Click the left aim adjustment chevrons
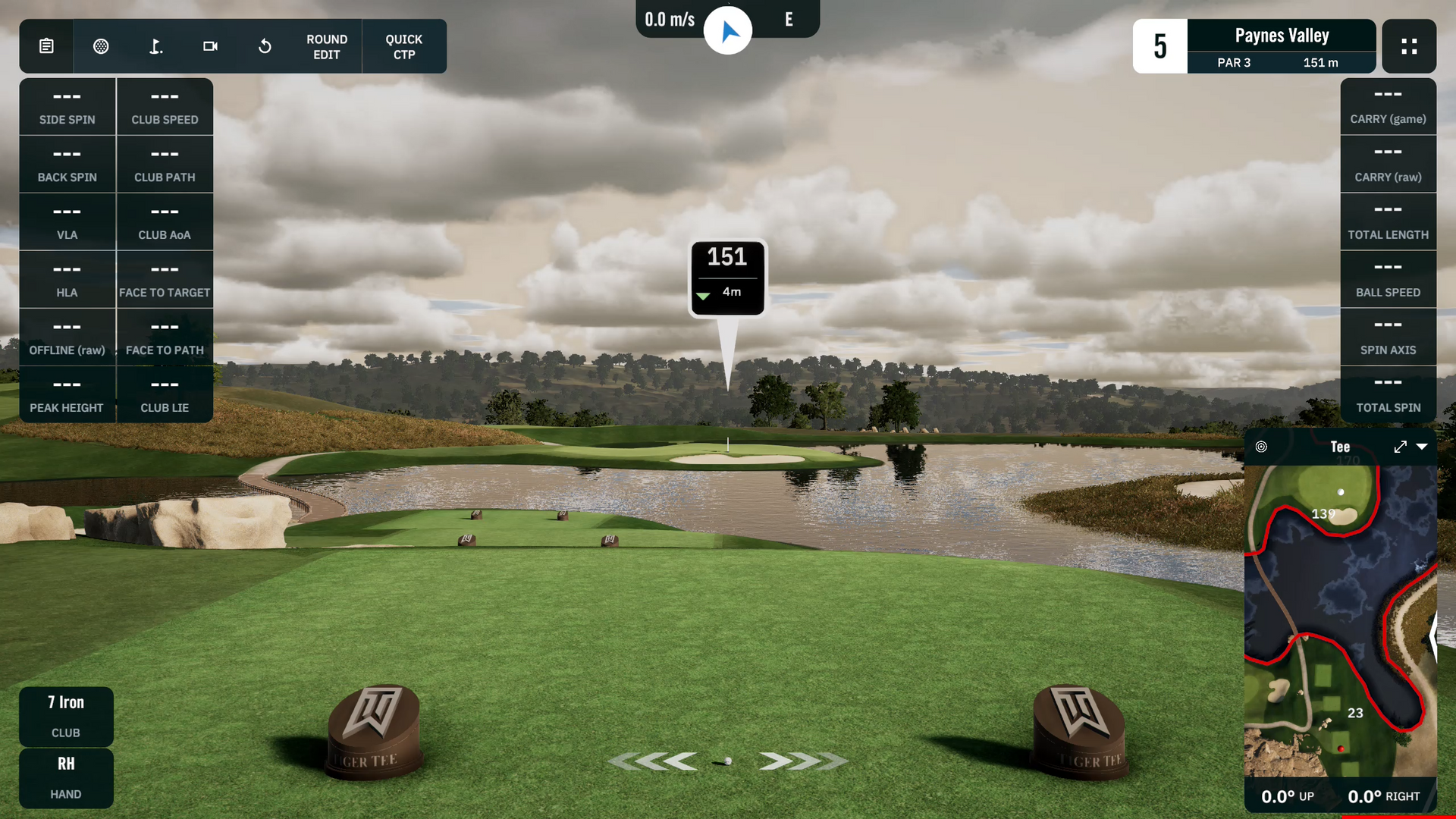The image size is (1456, 819). click(657, 761)
